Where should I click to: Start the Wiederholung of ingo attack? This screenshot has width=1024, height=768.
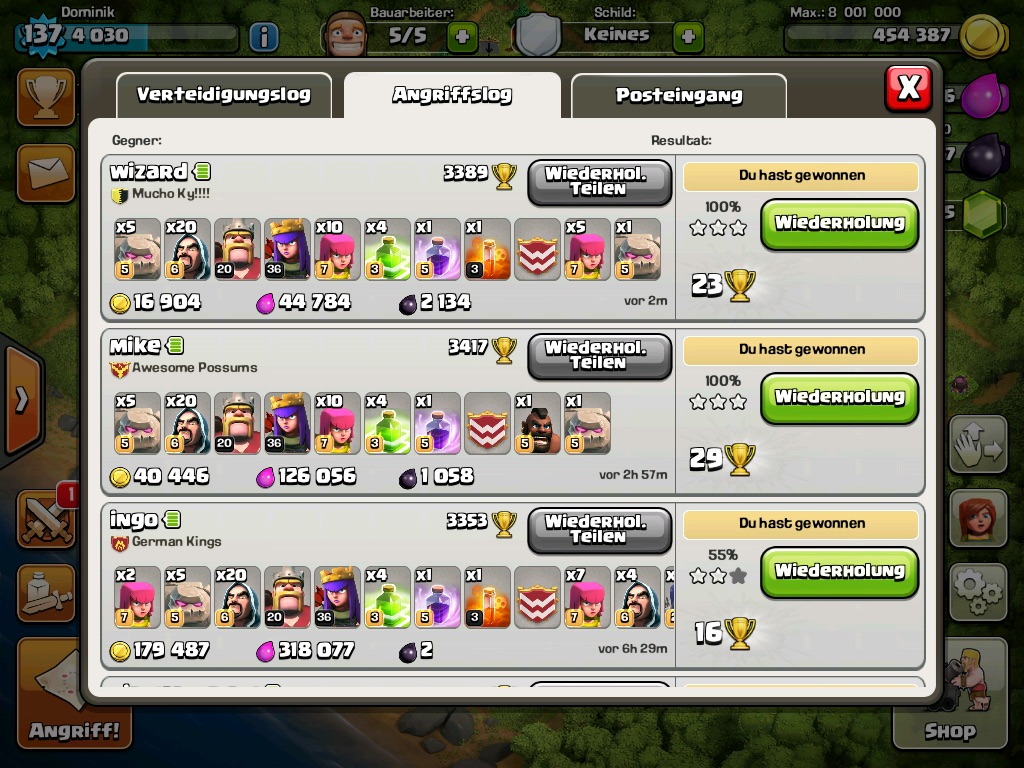coord(839,571)
